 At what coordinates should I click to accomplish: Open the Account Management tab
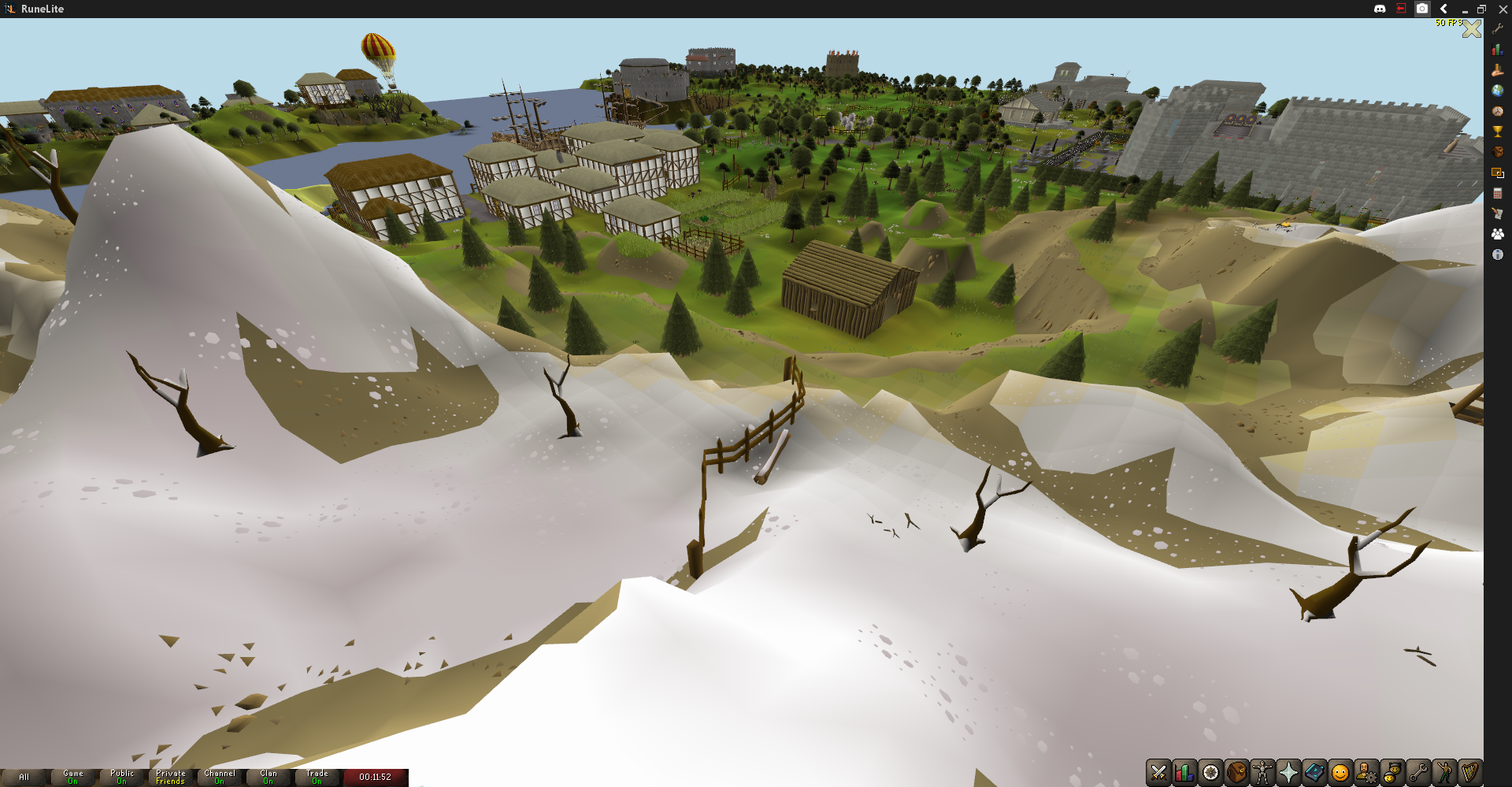1366,773
